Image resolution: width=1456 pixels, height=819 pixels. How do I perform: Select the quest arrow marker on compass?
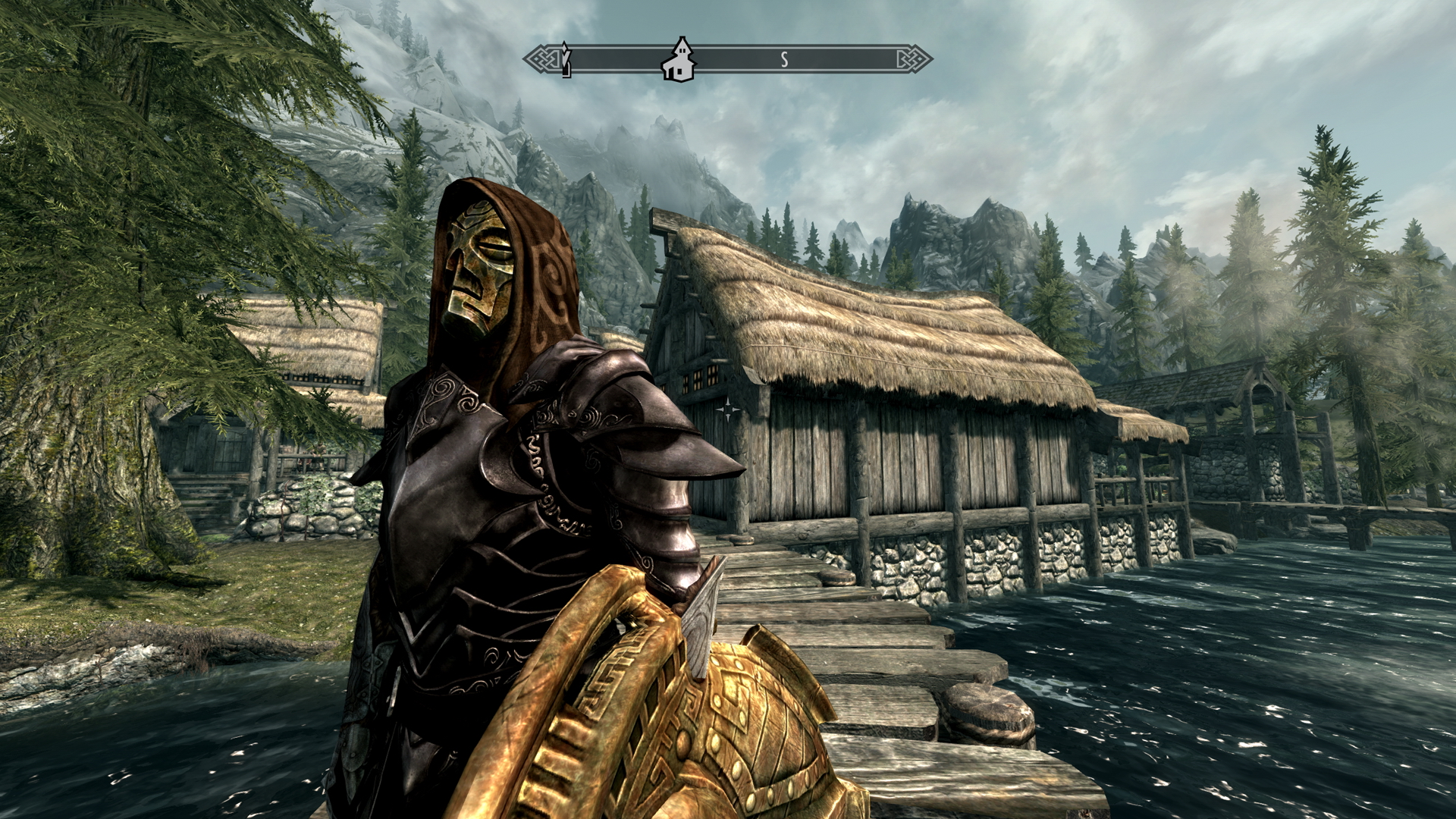coord(564,59)
